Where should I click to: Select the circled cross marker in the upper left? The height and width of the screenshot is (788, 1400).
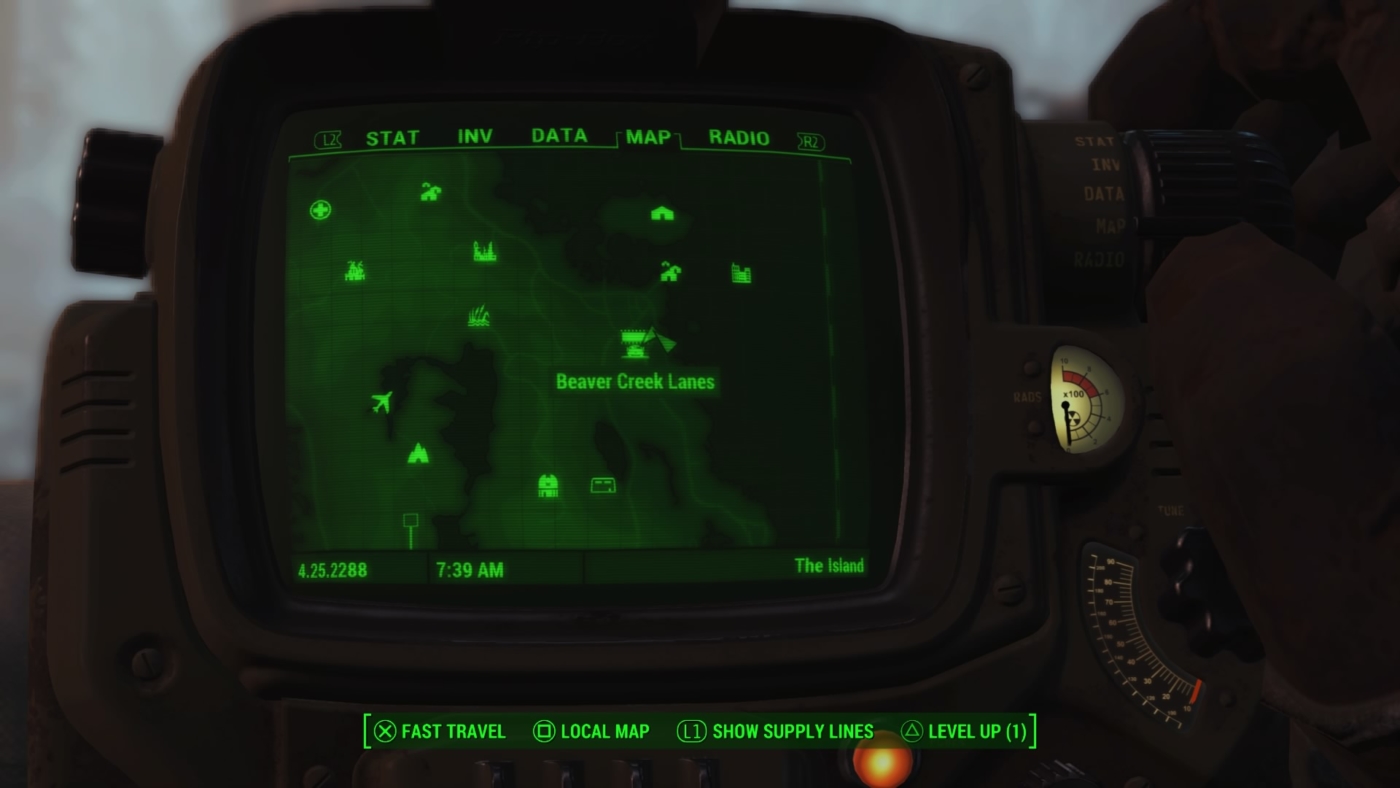[318, 211]
